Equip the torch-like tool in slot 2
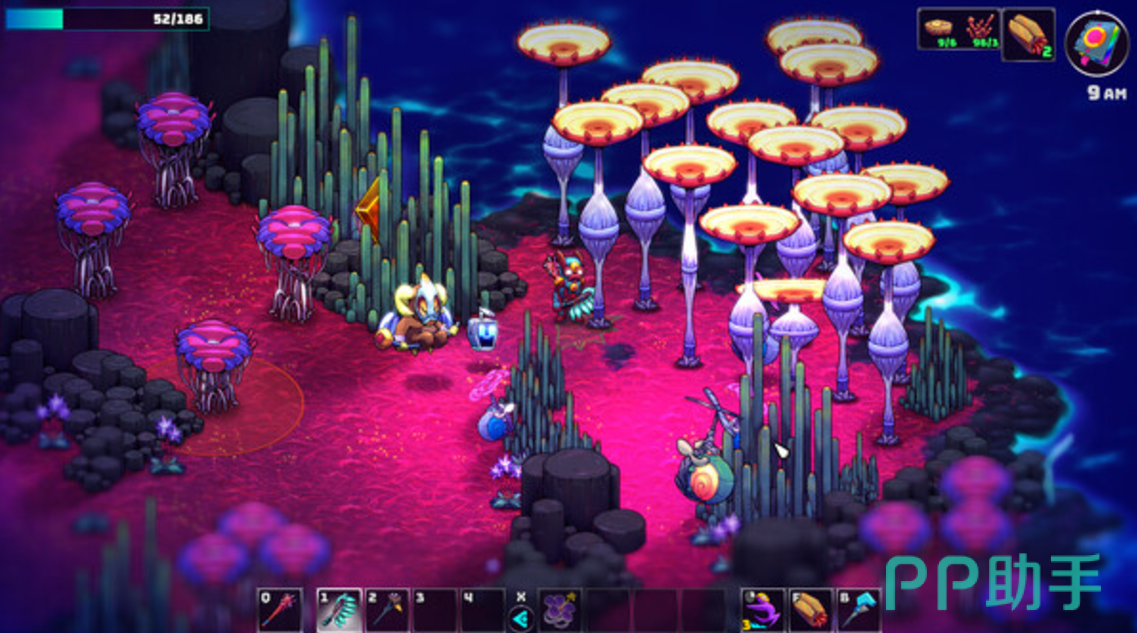 click(386, 610)
